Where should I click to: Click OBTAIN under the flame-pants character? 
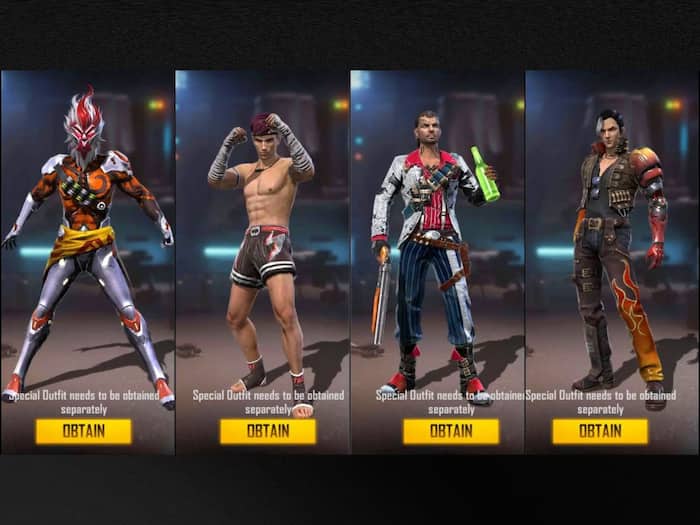(x=599, y=431)
